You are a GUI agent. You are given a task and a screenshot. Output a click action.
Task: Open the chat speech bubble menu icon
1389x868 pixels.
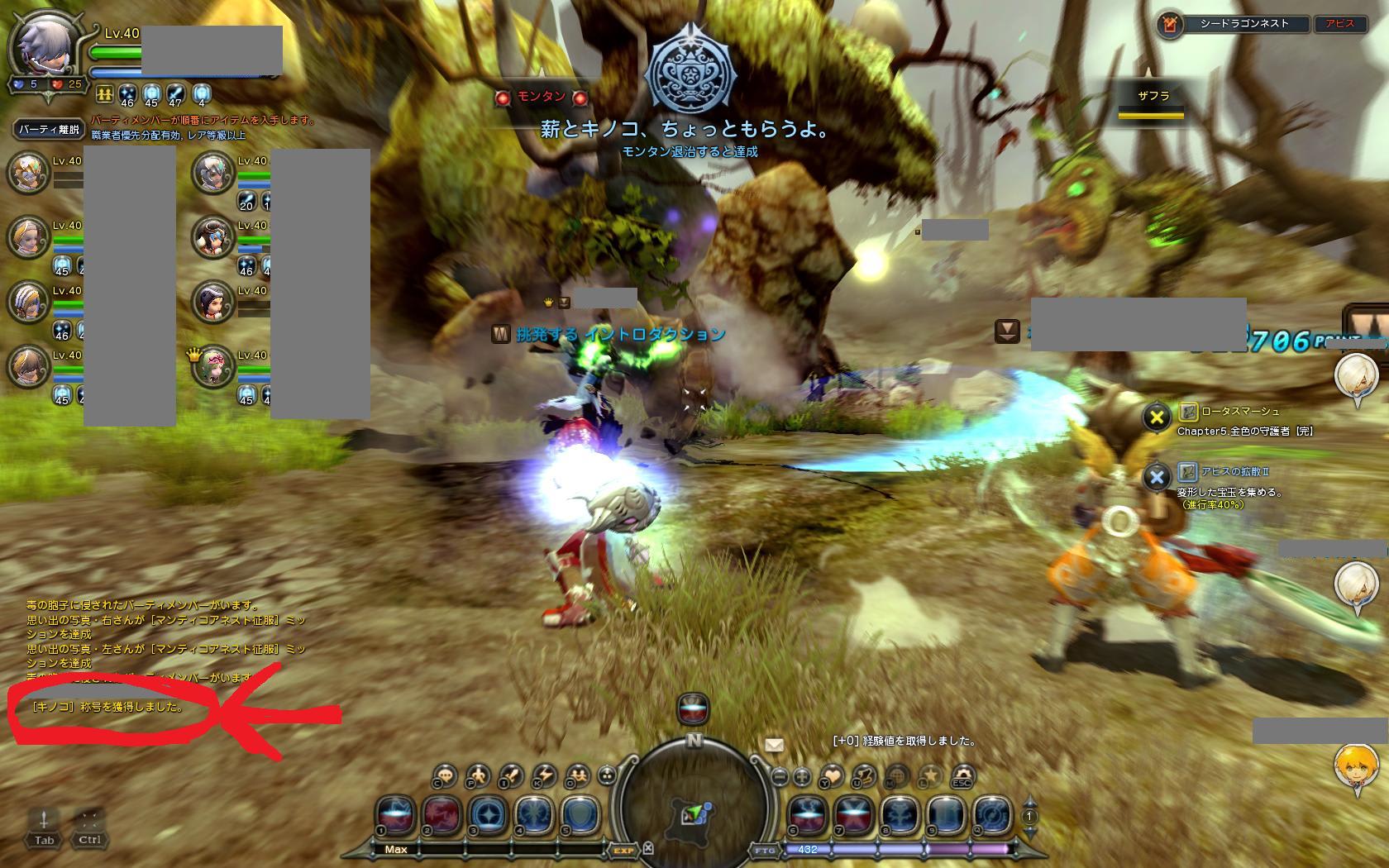[x=445, y=776]
